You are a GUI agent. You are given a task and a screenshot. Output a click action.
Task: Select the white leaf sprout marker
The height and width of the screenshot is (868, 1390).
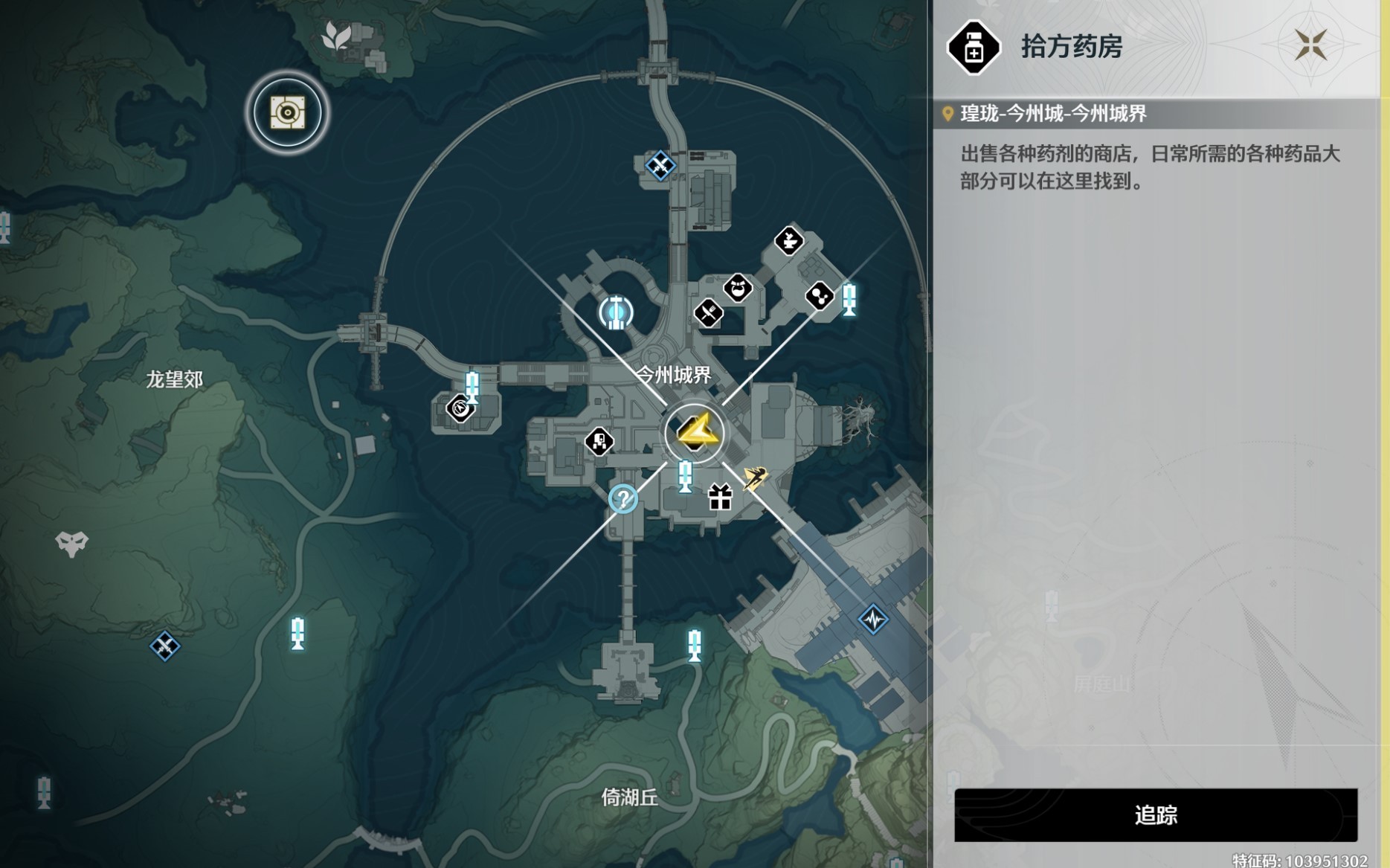pos(335,36)
